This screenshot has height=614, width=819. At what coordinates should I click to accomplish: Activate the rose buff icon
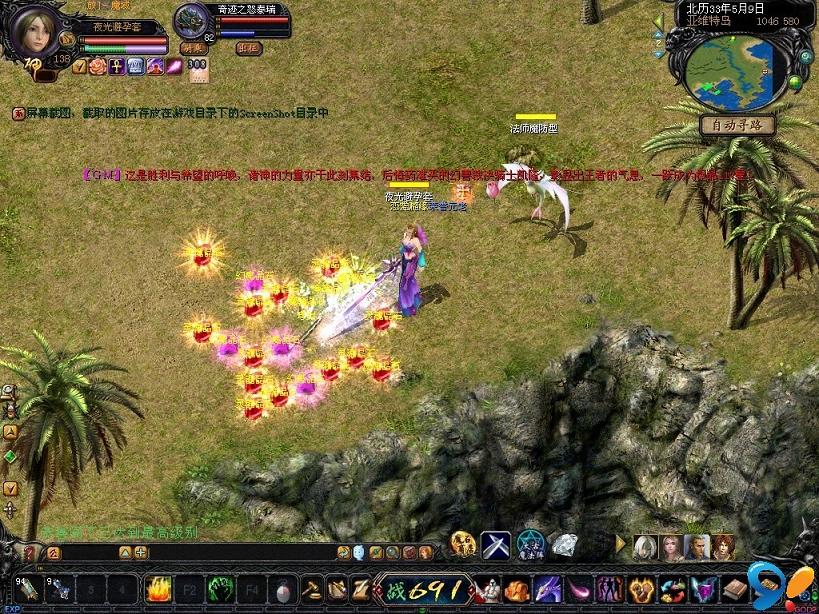[x=98, y=67]
